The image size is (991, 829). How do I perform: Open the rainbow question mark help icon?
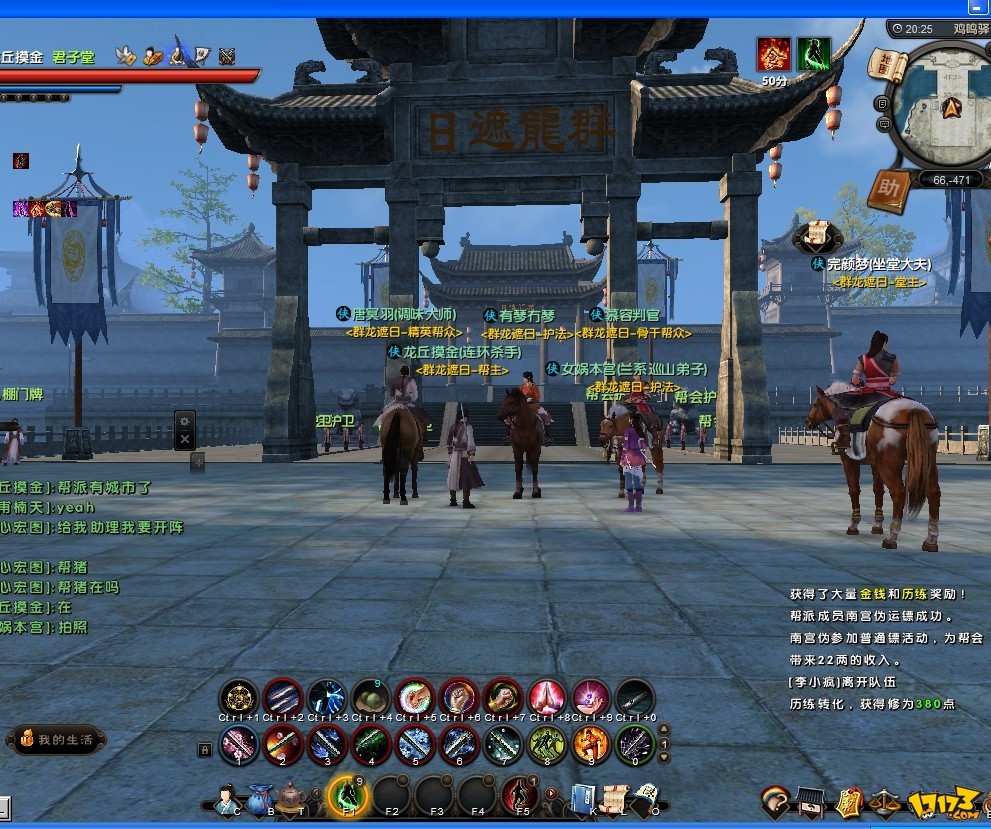pyautogui.click(x=774, y=800)
